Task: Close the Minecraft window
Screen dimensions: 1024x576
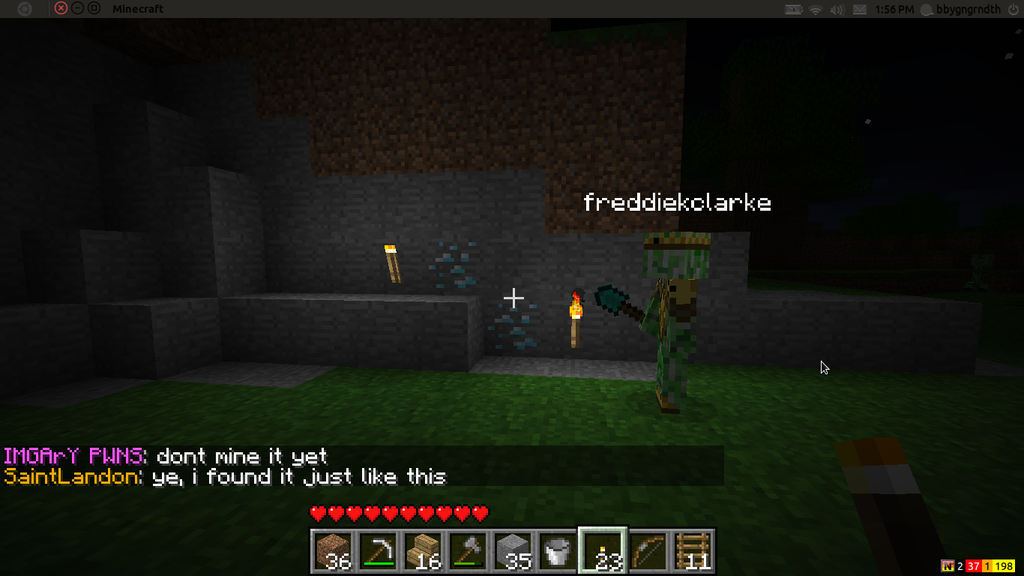Action: point(61,9)
